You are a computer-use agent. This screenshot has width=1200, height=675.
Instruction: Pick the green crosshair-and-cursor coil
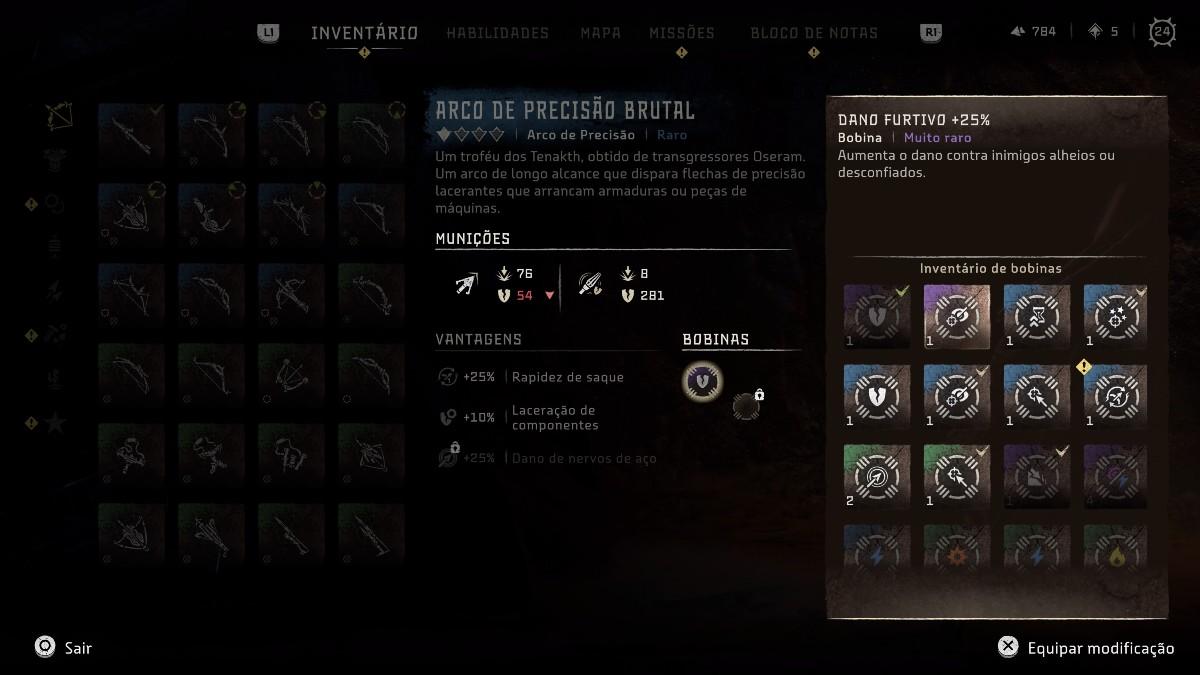956,476
